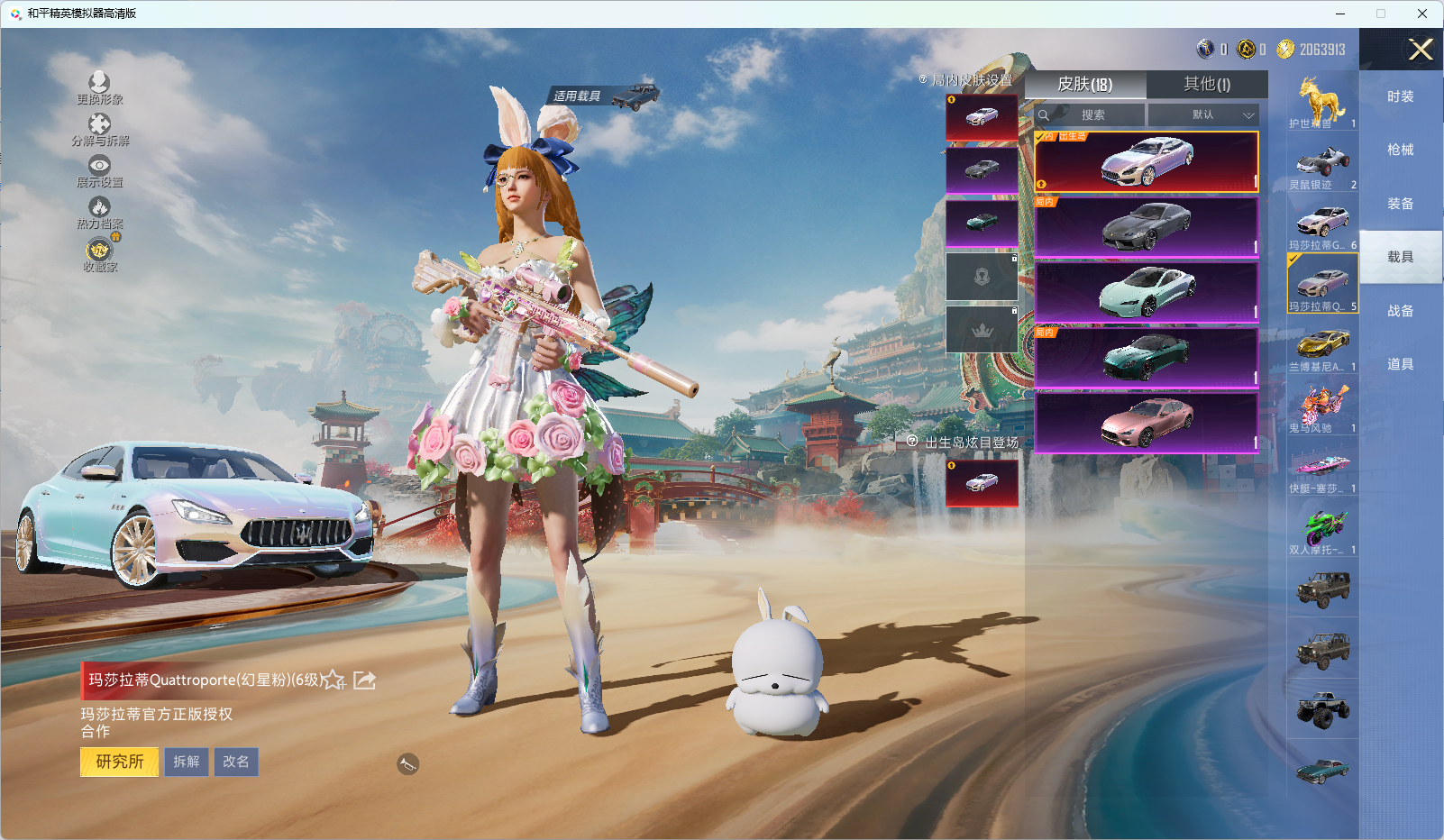The width and height of the screenshot is (1444, 840).
Task: Open the 枪械 category
Action: pyautogui.click(x=1400, y=150)
